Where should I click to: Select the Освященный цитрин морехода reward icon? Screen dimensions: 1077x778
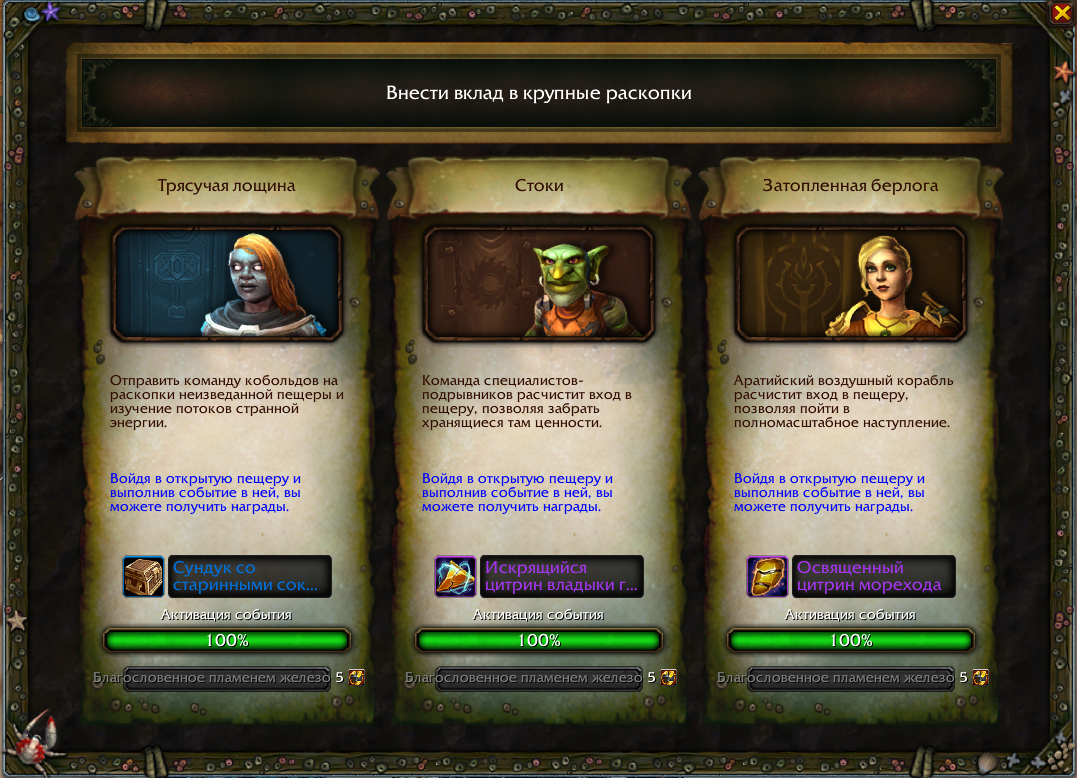(x=767, y=577)
